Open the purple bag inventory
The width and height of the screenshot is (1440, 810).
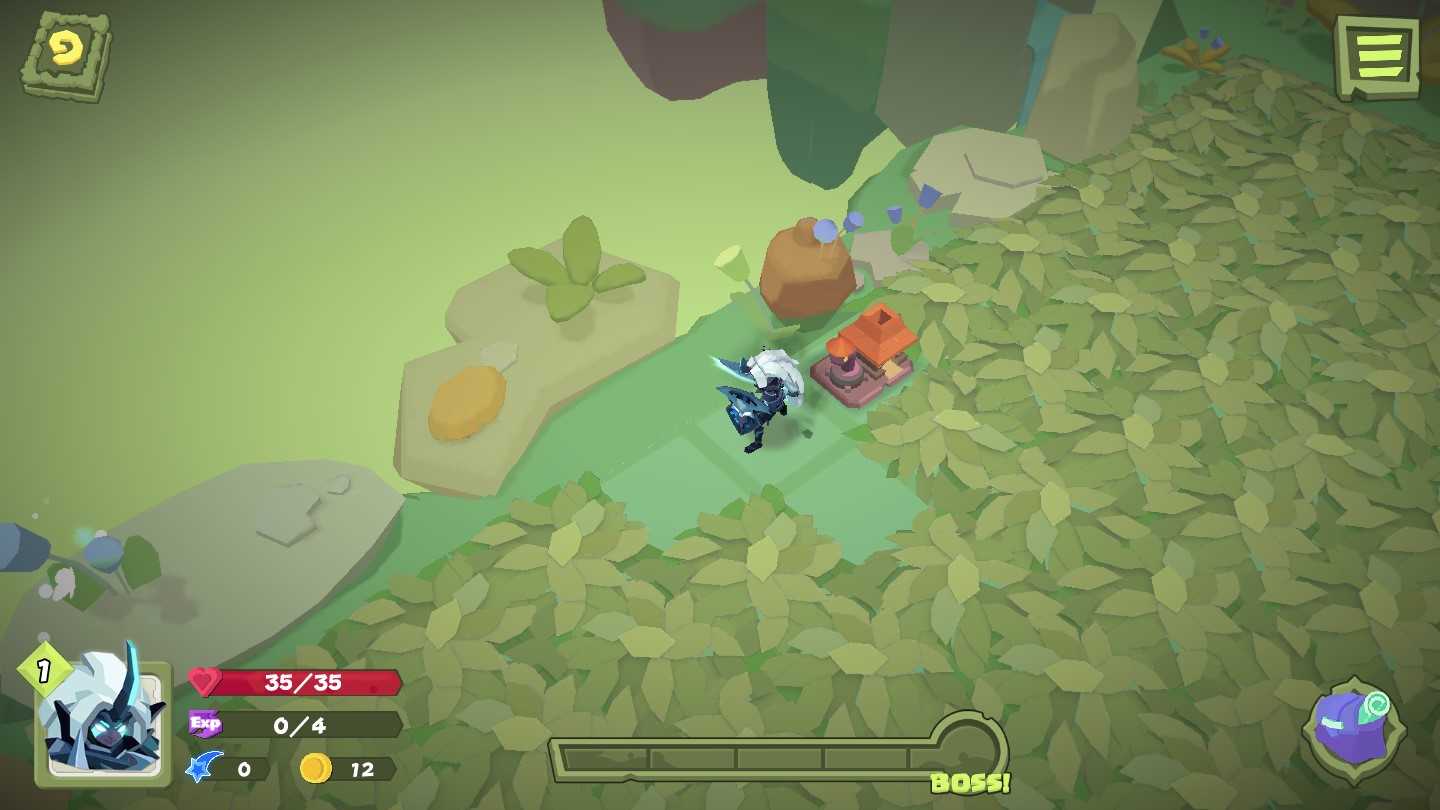pos(1352,735)
